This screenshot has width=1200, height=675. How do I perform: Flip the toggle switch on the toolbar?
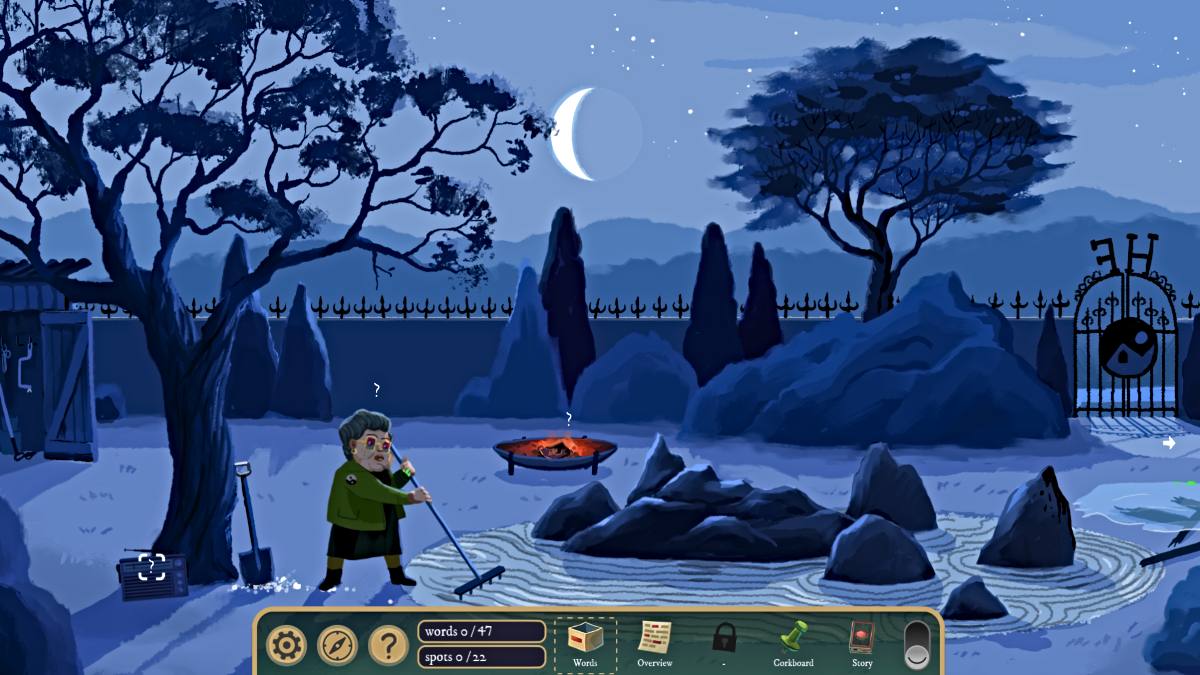click(x=916, y=645)
